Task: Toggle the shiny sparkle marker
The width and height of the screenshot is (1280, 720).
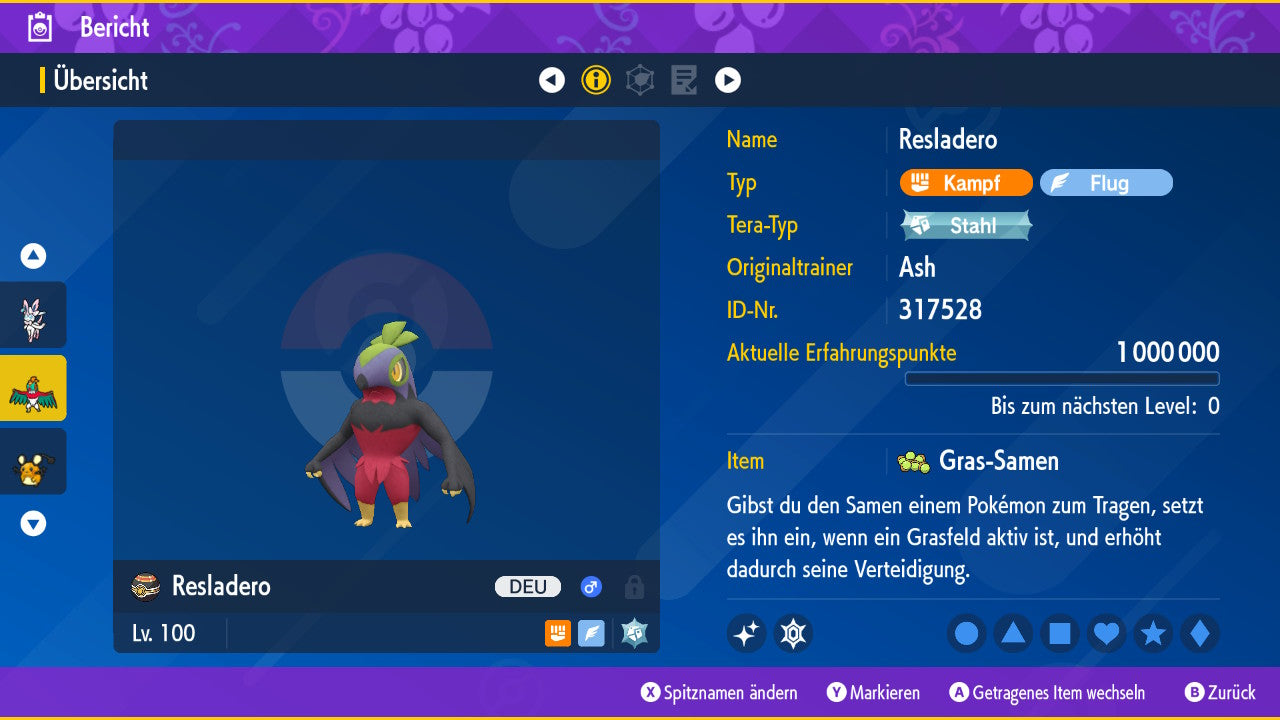Action: pyautogui.click(x=746, y=632)
